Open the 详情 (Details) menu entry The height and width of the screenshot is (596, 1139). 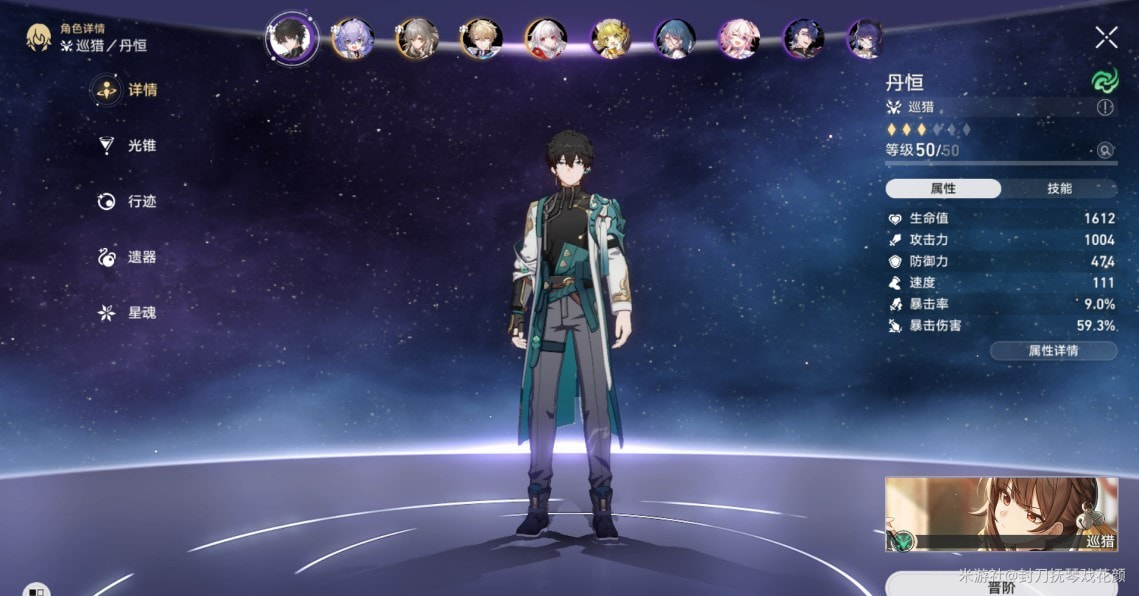(x=127, y=90)
